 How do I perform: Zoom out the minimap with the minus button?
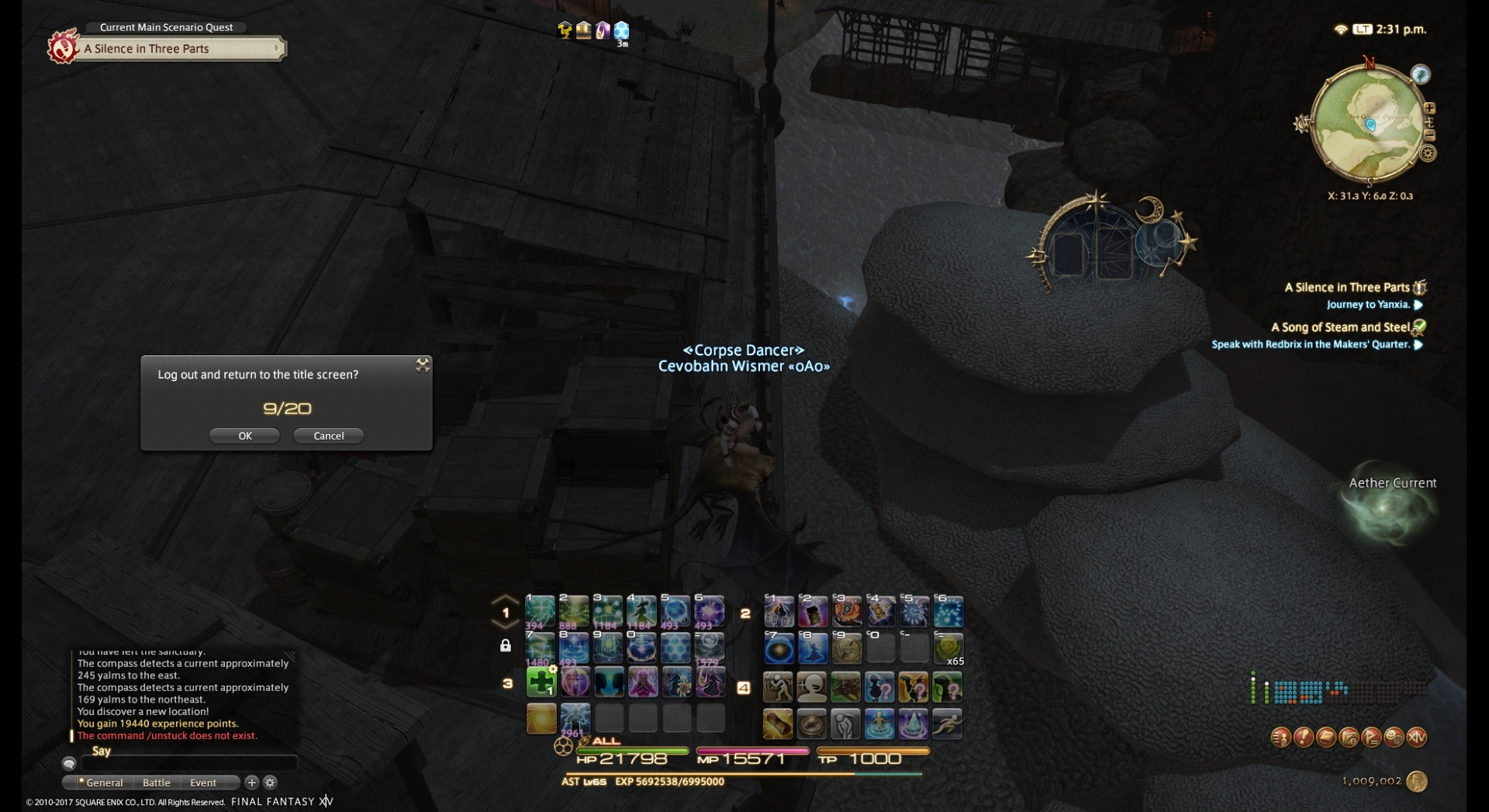coord(1429,136)
